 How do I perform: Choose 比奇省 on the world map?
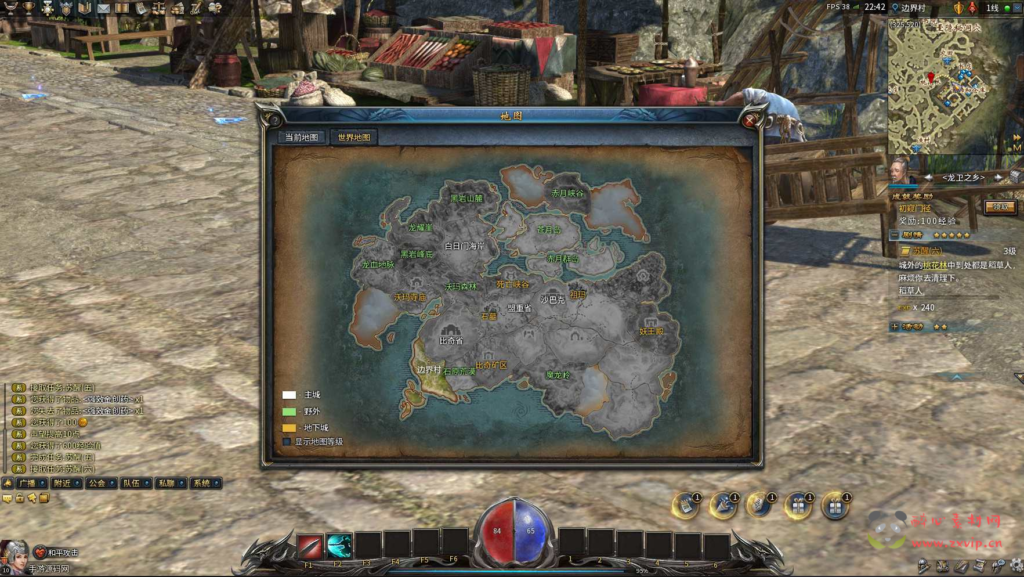[451, 340]
